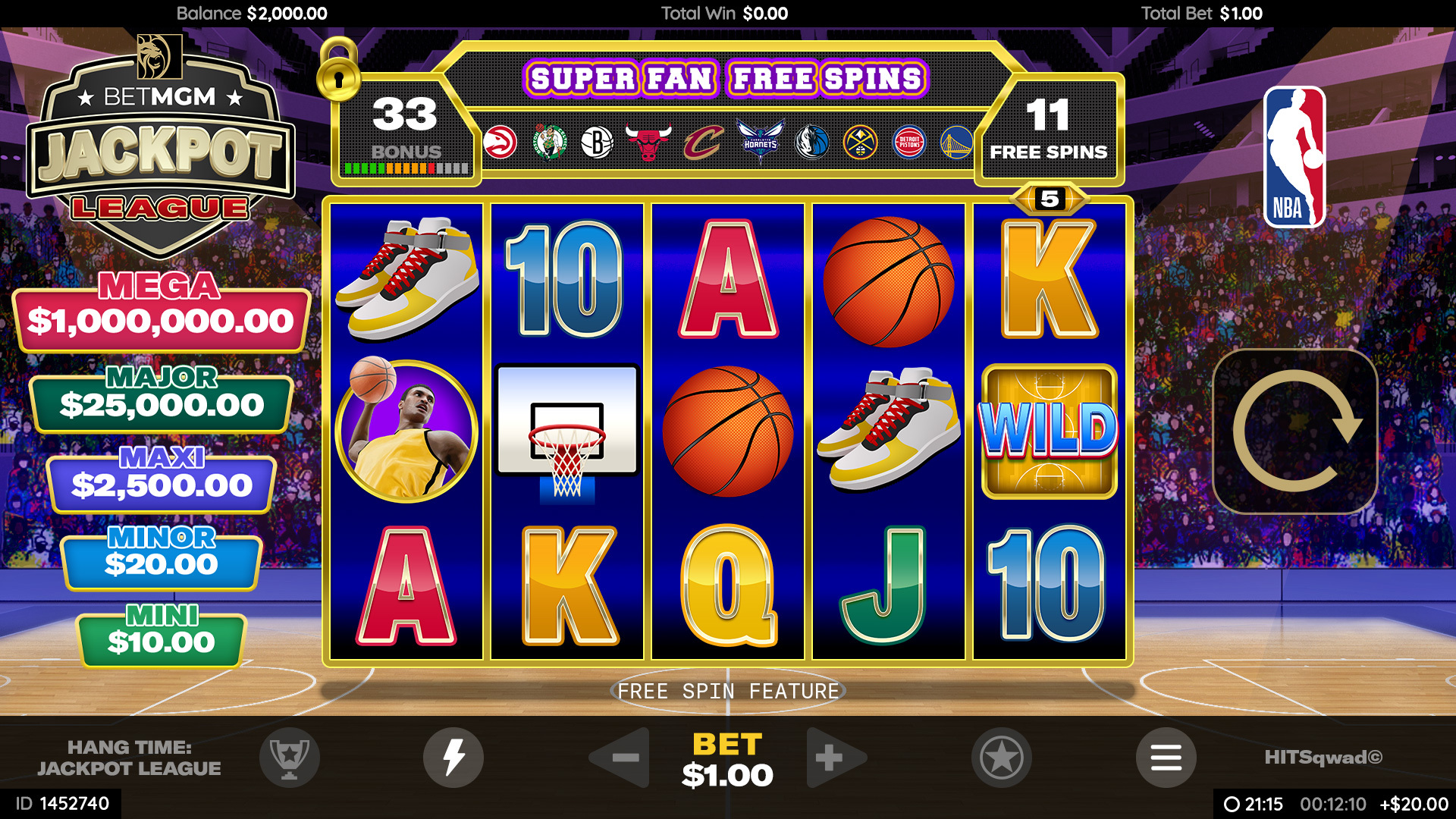Open the multiplier badge showing 5
Viewport: 1456px width, 819px height.
(1050, 199)
